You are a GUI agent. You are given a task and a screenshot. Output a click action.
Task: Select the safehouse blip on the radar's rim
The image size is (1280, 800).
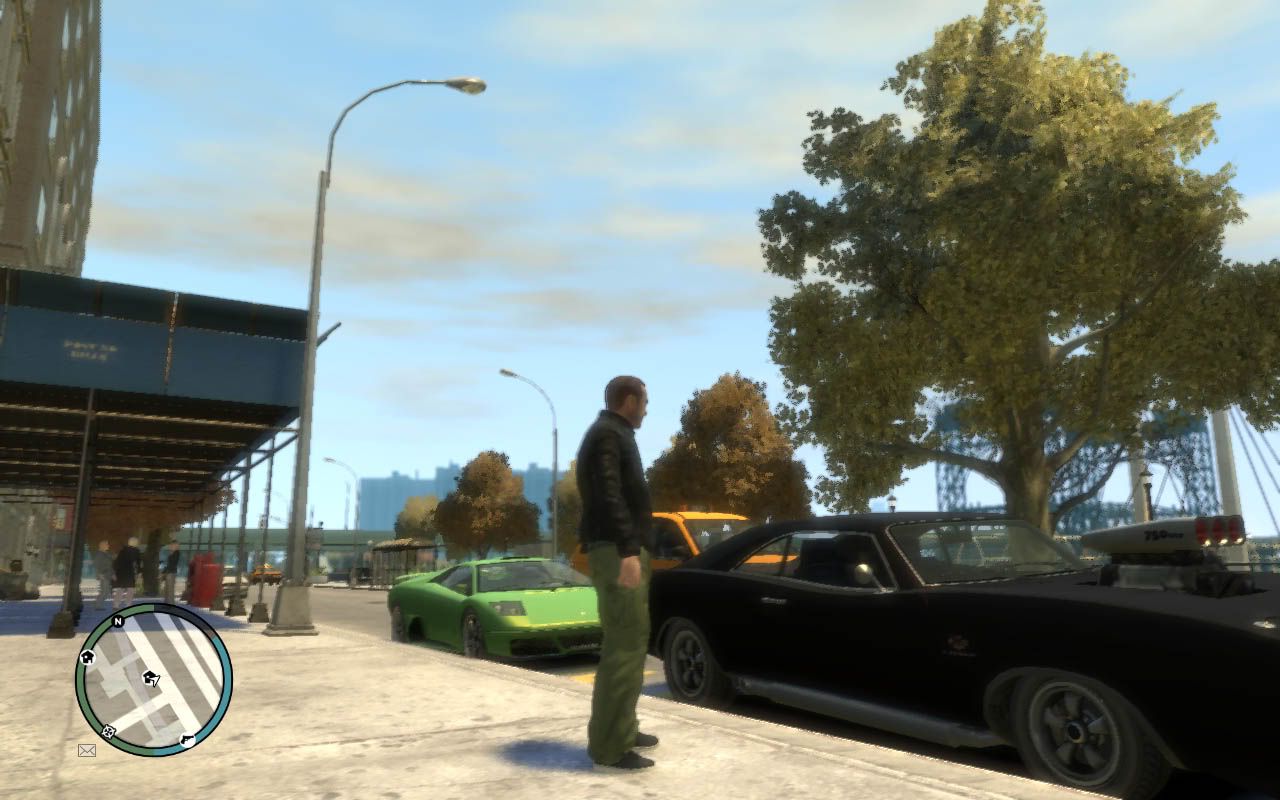point(87,657)
